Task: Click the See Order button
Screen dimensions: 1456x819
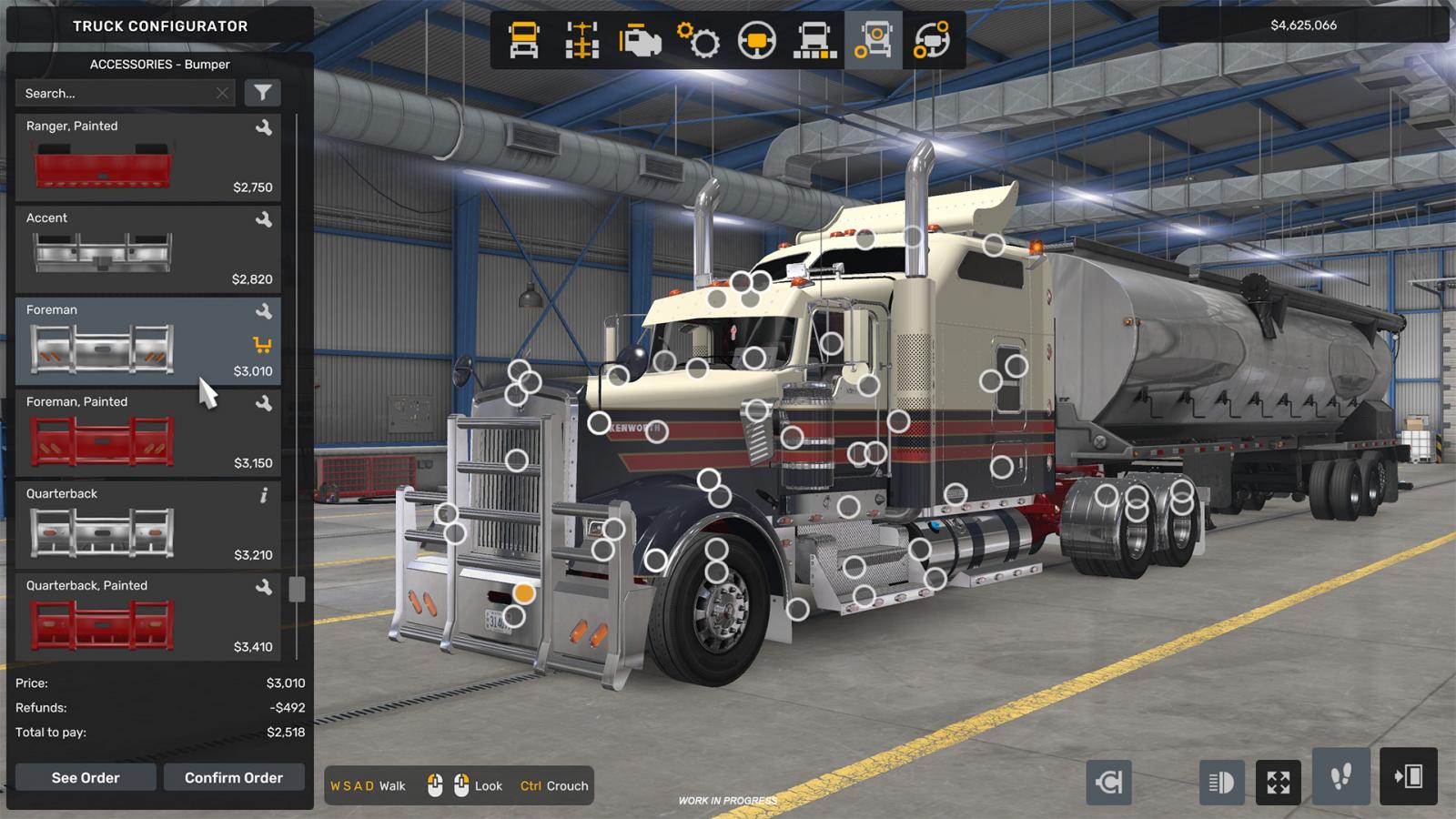Action: (85, 777)
